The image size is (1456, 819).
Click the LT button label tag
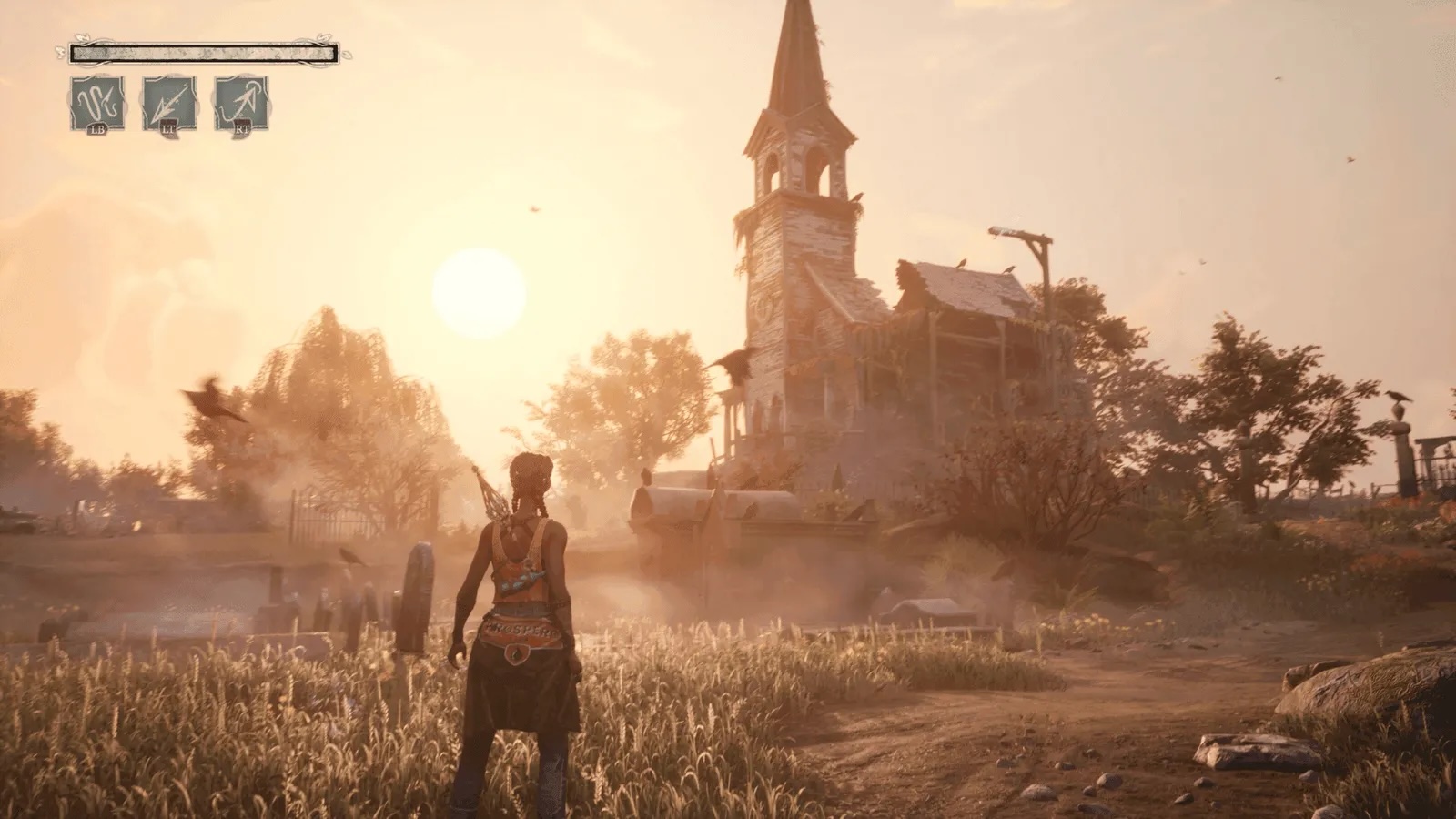pyautogui.click(x=168, y=127)
